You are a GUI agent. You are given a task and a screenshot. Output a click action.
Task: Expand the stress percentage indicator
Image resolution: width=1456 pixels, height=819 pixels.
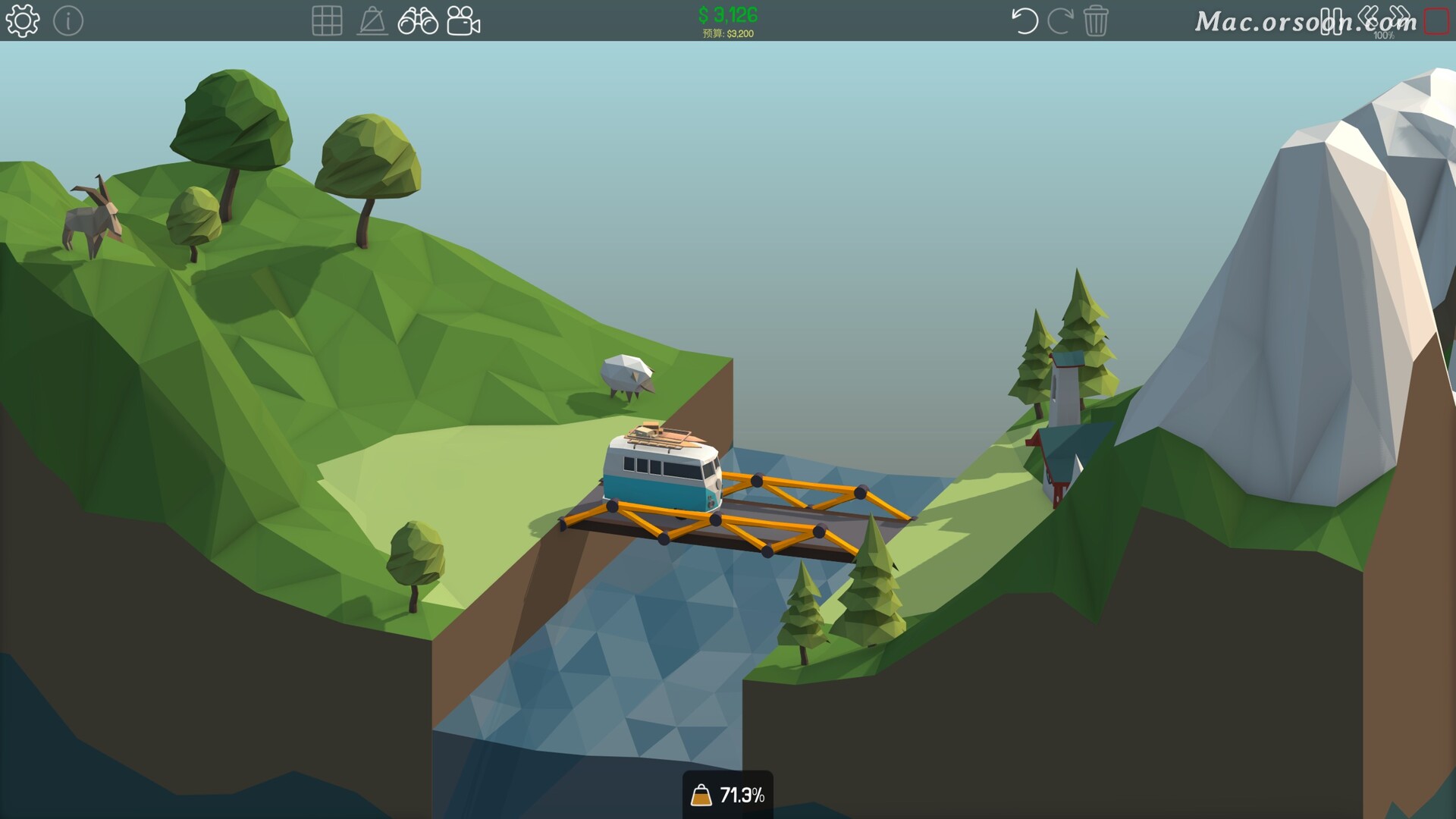728,795
